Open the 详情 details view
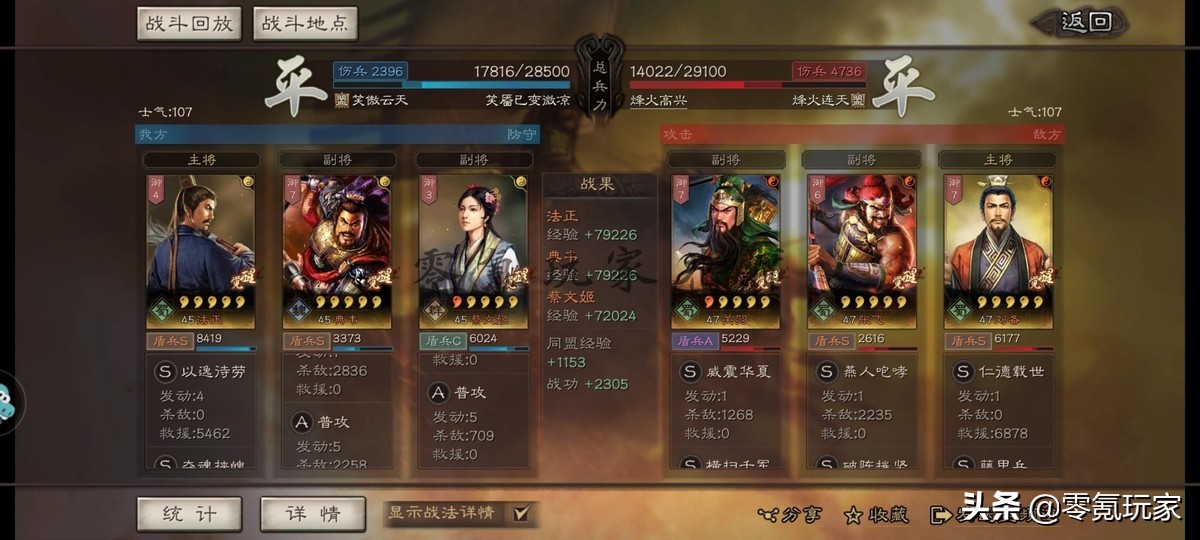This screenshot has width=1200, height=540. coord(311,514)
